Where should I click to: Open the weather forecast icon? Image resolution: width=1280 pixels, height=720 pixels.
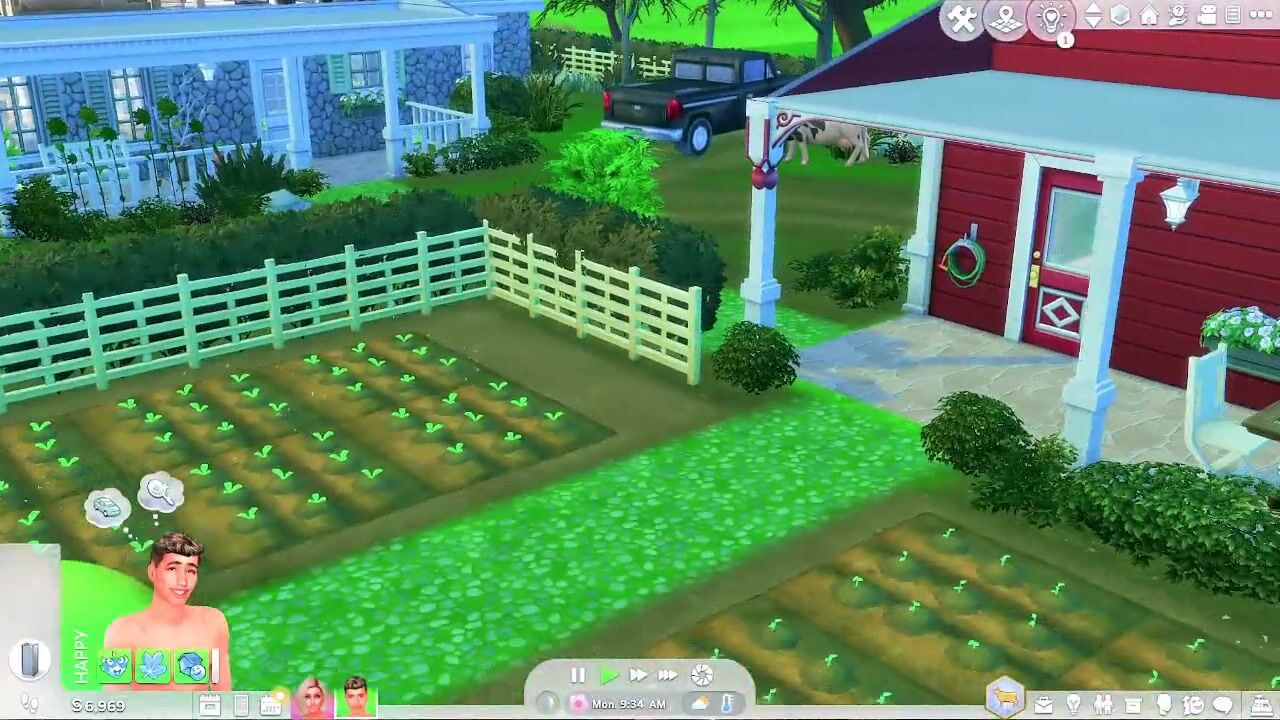click(702, 703)
